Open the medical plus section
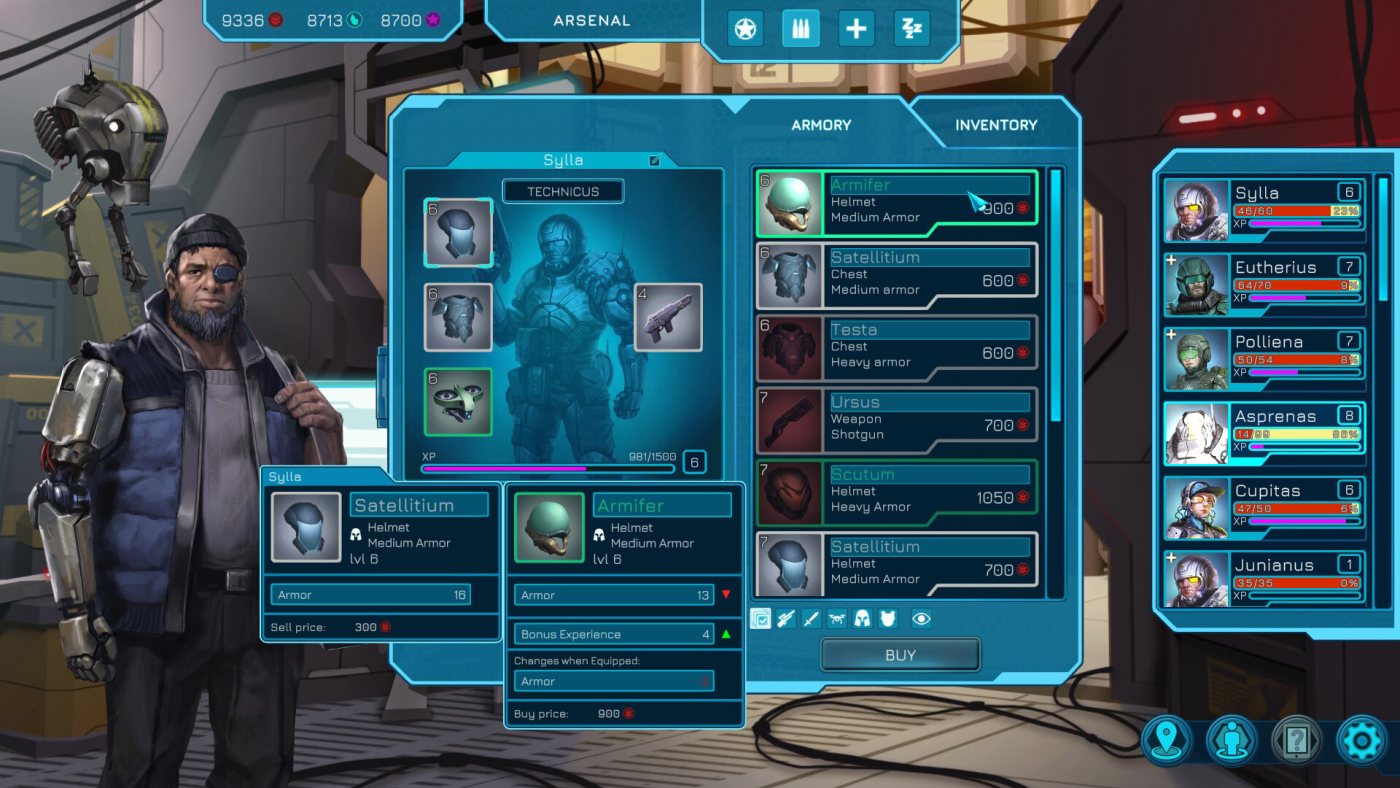 point(856,29)
